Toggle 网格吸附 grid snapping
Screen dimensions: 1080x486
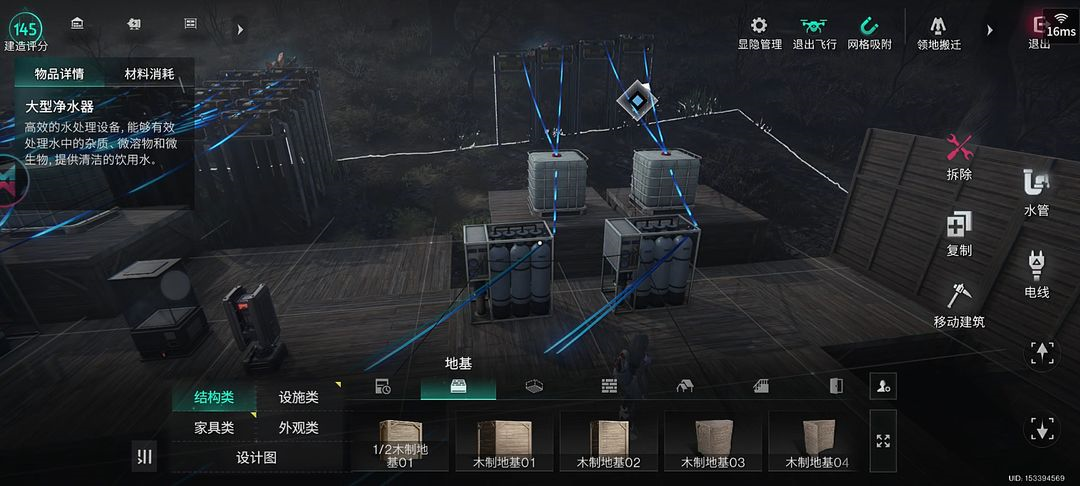(869, 32)
